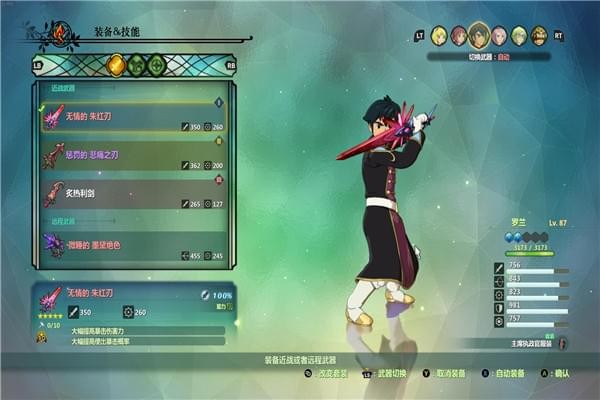Select the green-haired character portrait
Screen dimensions: 600x400
pyautogui.click(x=519, y=35)
